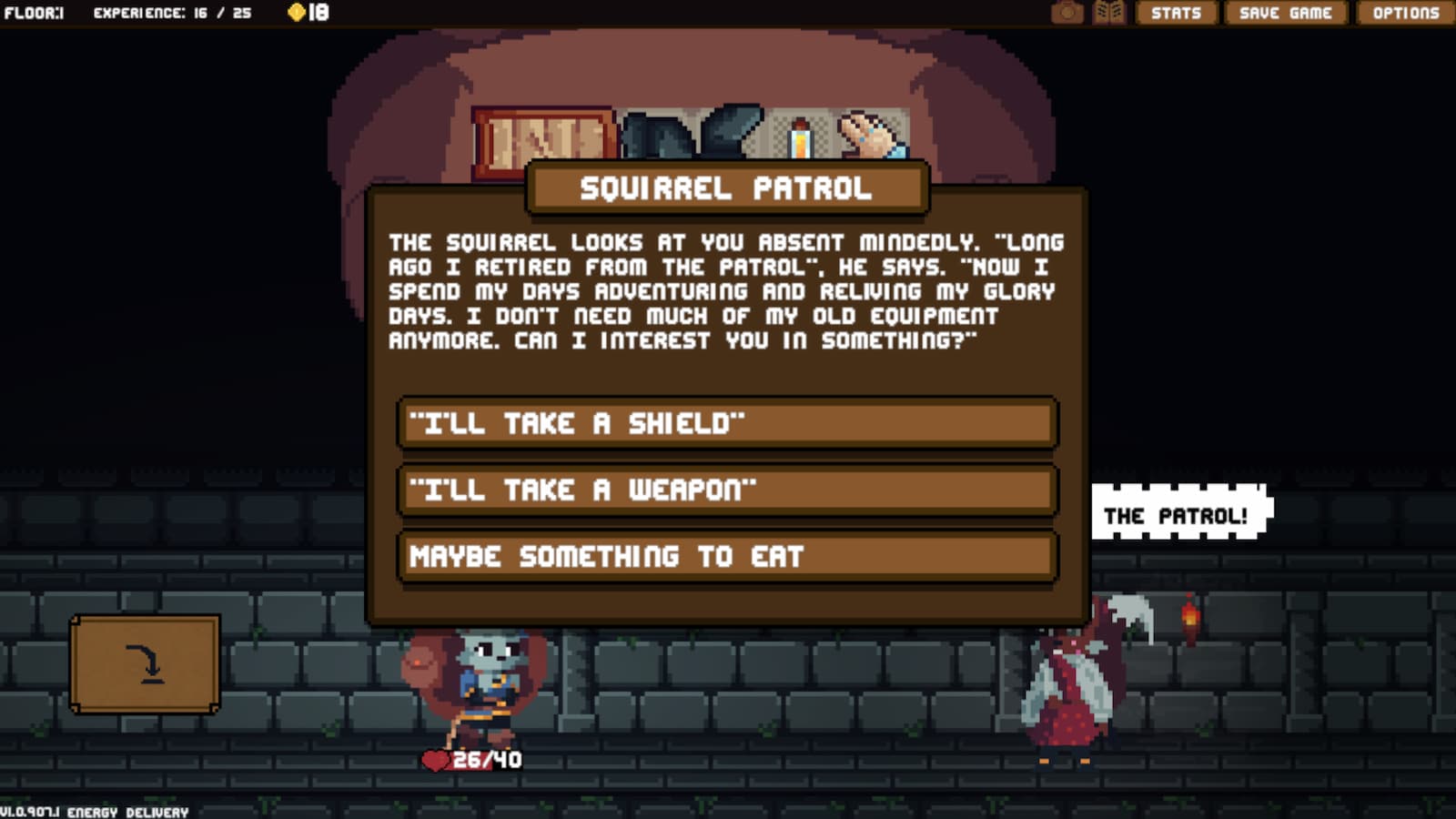Click the framed painting on the shelf
Viewport: 1456px width, 819px height.
coord(539,135)
